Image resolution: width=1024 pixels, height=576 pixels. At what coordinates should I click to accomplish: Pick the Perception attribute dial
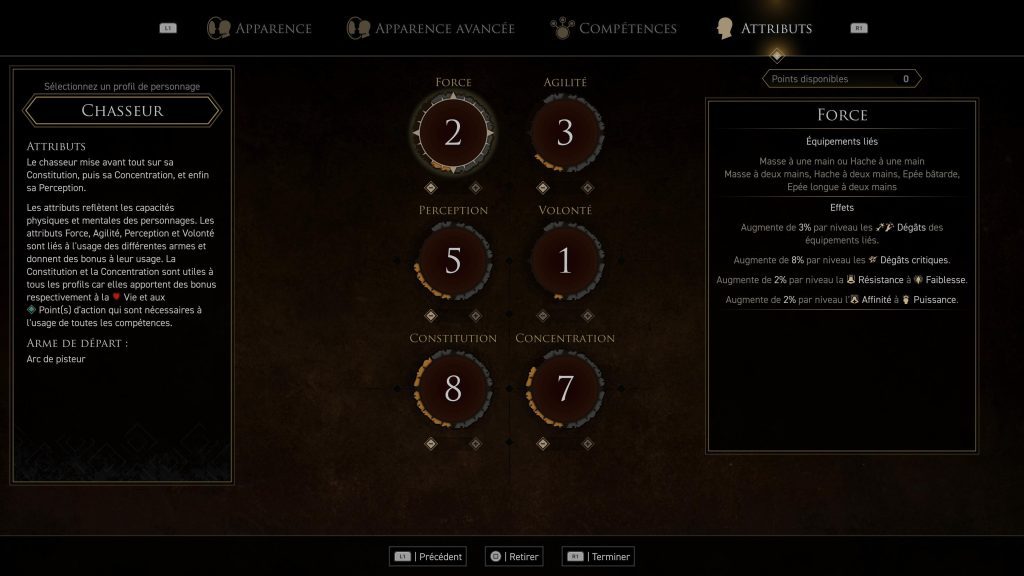pos(453,261)
